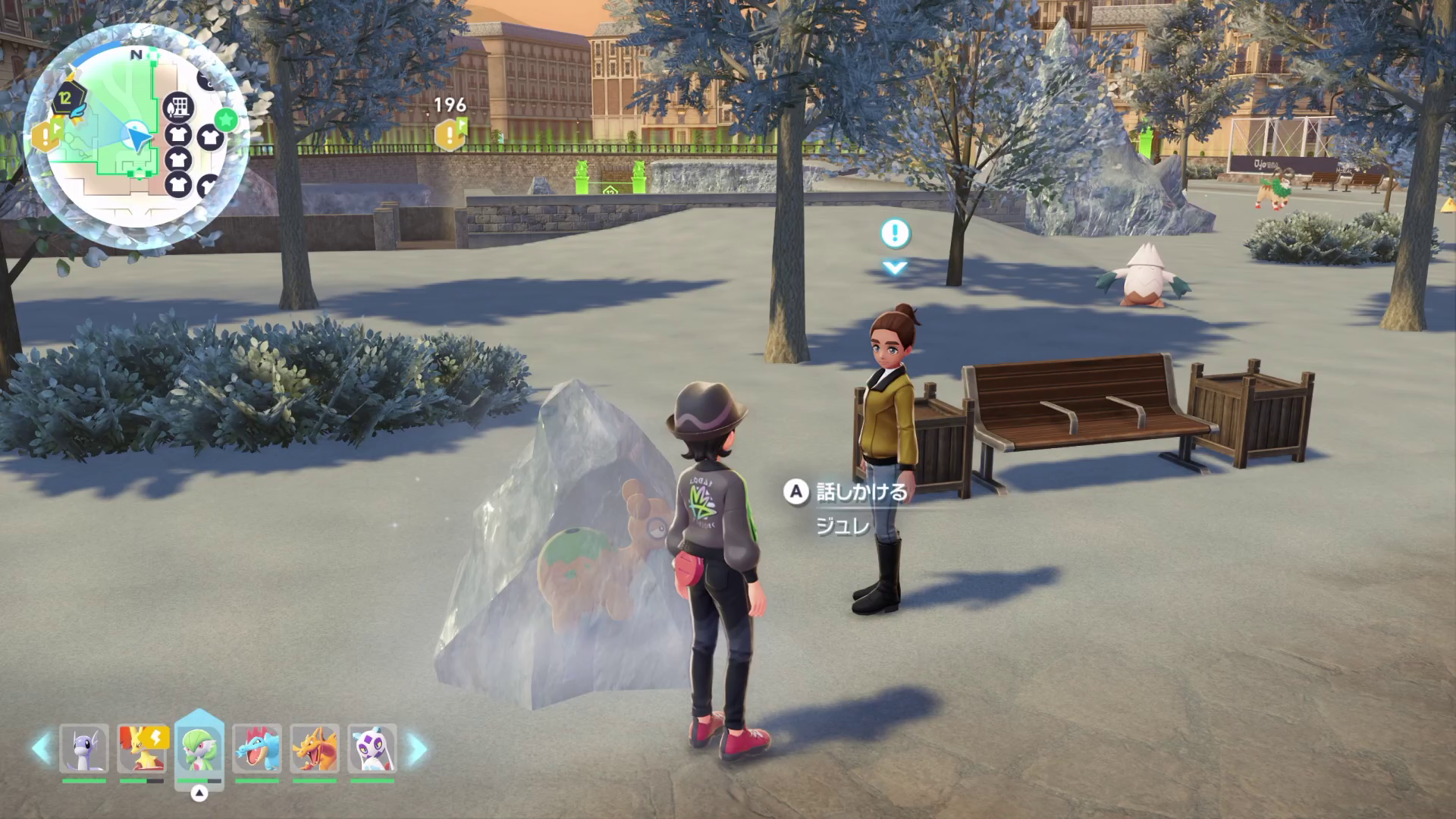Click the building icon on the minimap
Screen dimensions: 1456x819
point(179,108)
